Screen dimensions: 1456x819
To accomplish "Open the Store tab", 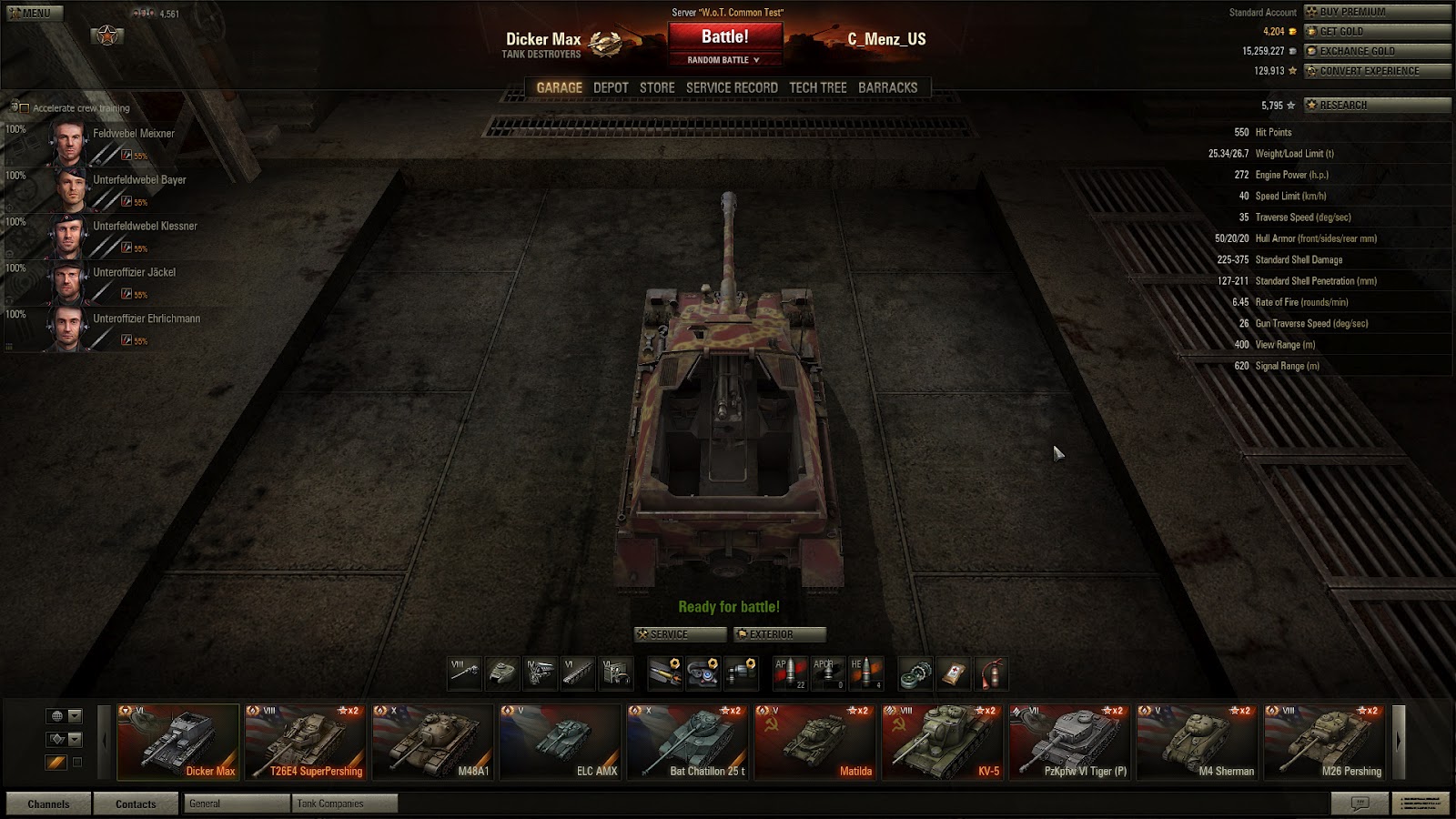I will pyautogui.click(x=657, y=87).
